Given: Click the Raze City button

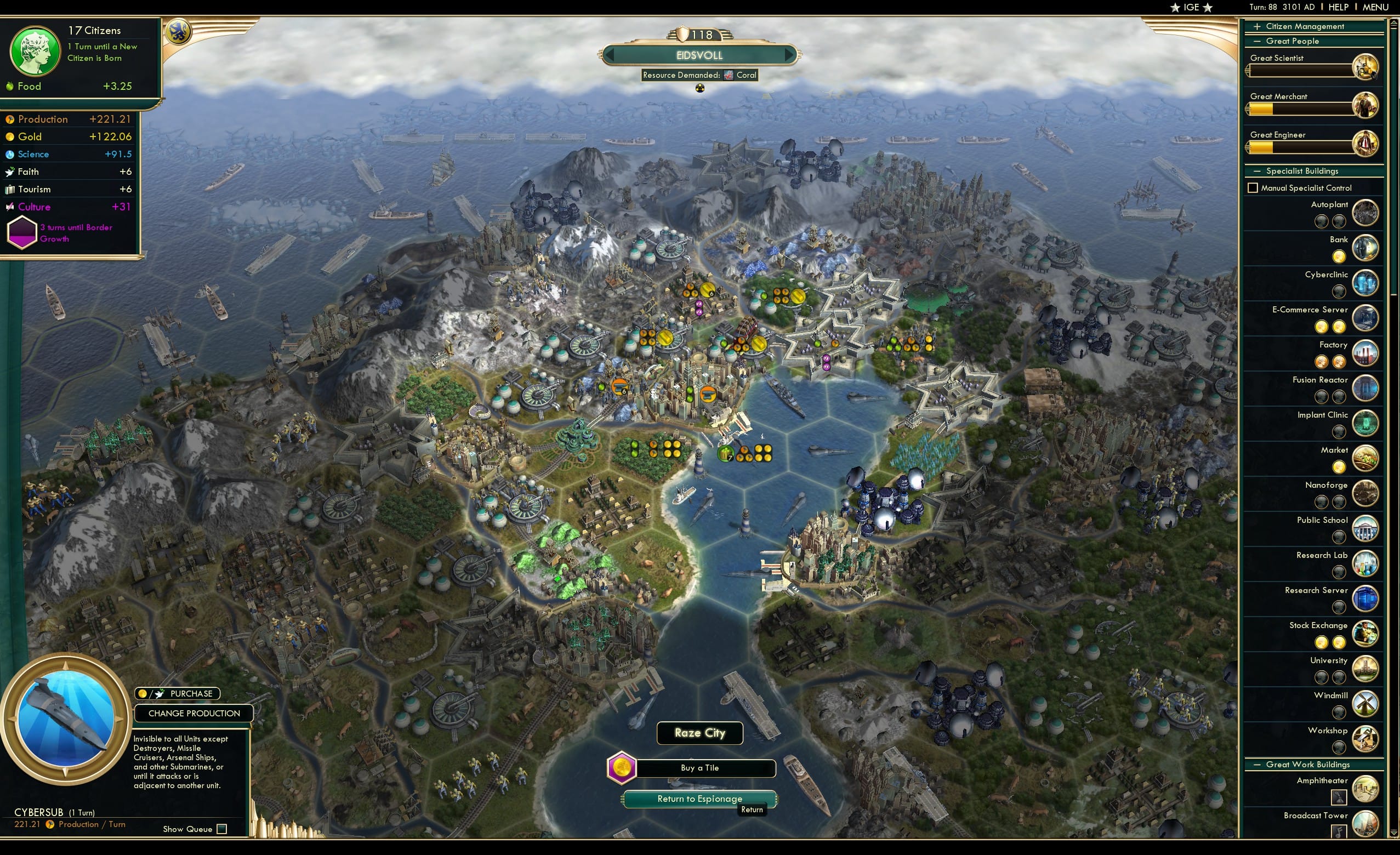Looking at the screenshot, I should (x=699, y=733).
